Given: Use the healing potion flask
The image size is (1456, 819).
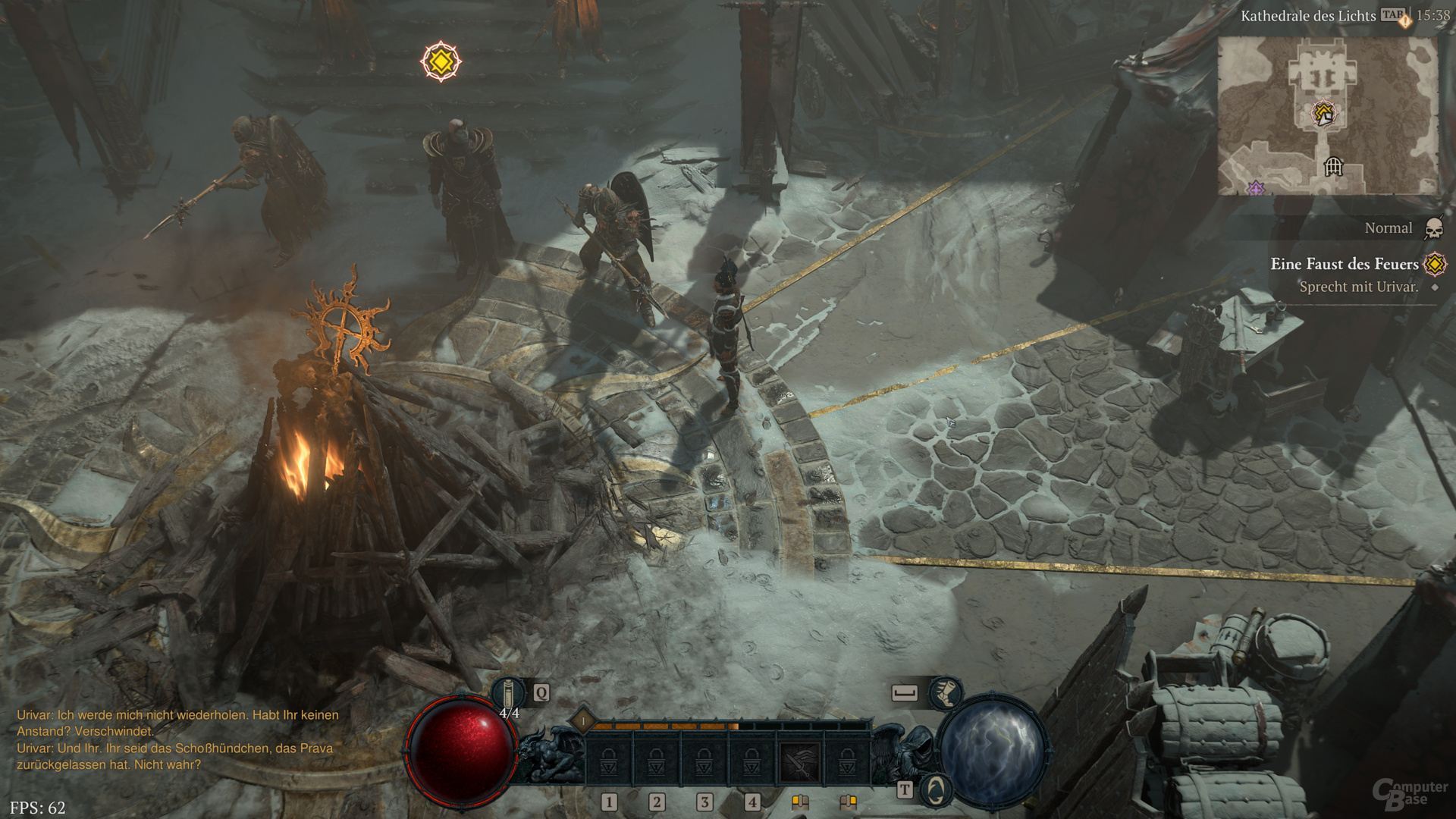Looking at the screenshot, I should click(x=509, y=692).
